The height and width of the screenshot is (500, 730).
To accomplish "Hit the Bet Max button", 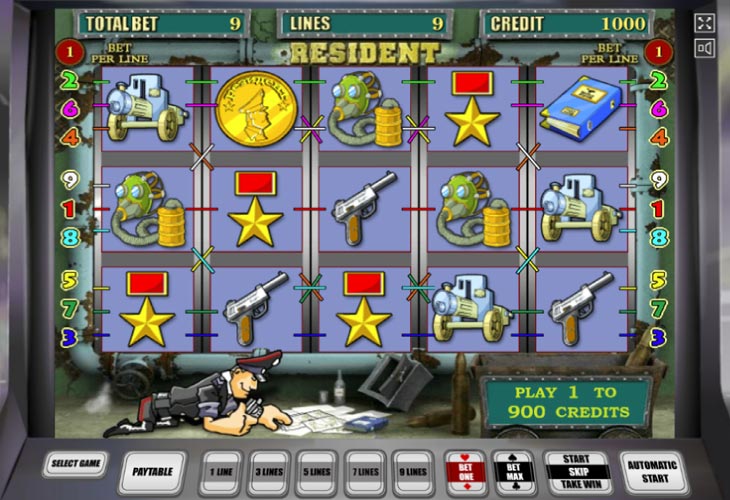I will coord(514,471).
